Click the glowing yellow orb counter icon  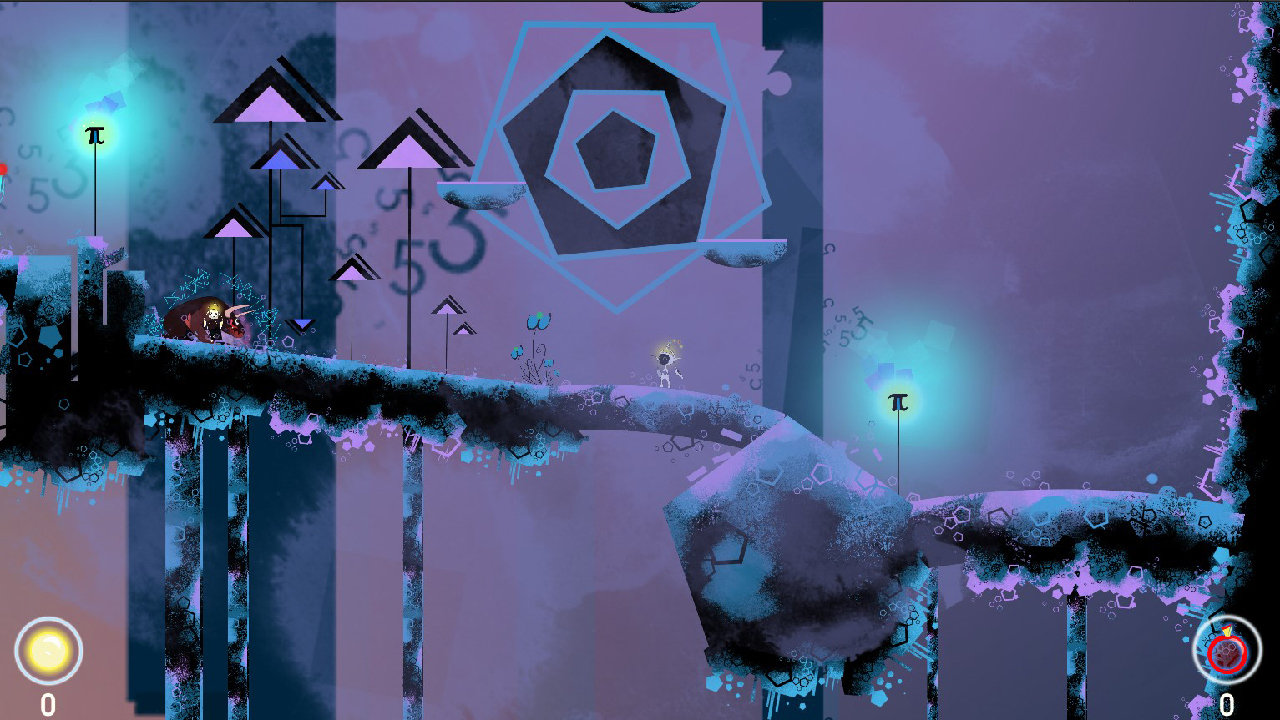tap(47, 651)
